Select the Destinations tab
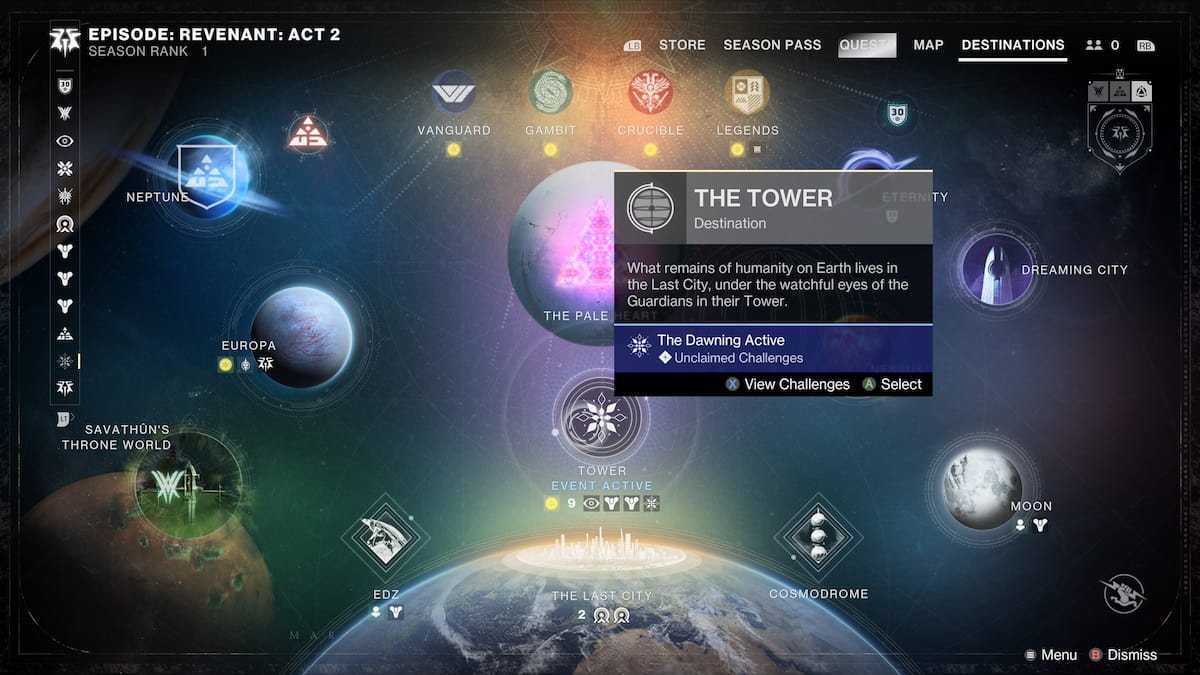This screenshot has width=1200, height=675. (1012, 45)
